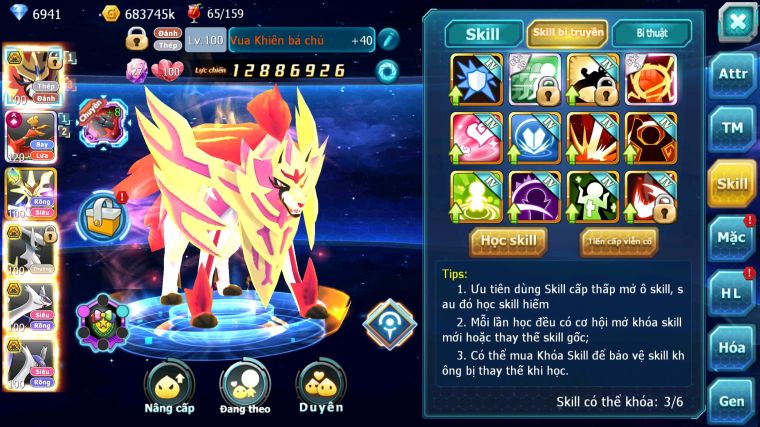
Task: Open Tiền cấp viên cổ
Action: pos(618,241)
